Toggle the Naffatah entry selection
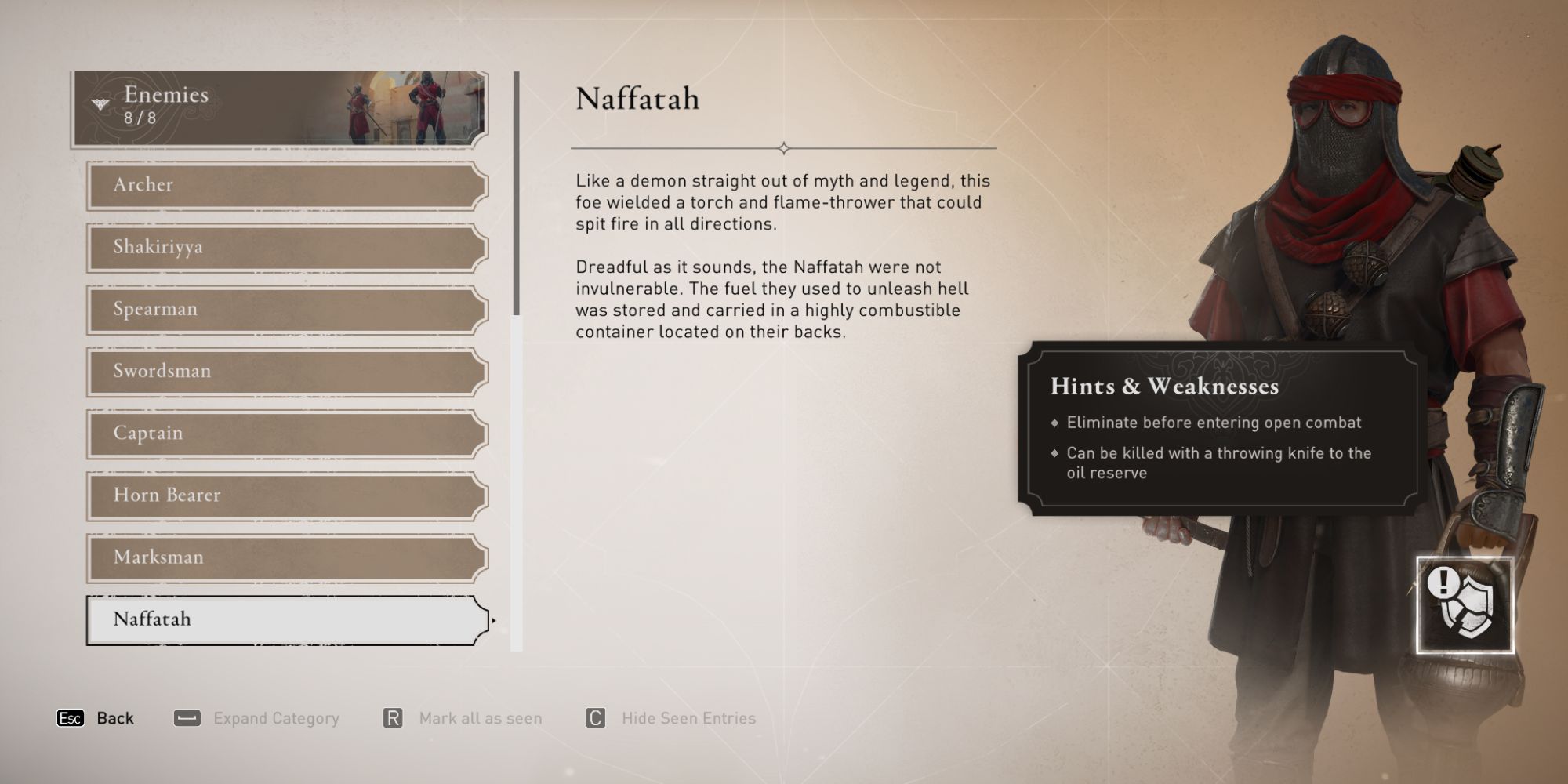Image resolution: width=1568 pixels, height=784 pixels. (282, 619)
